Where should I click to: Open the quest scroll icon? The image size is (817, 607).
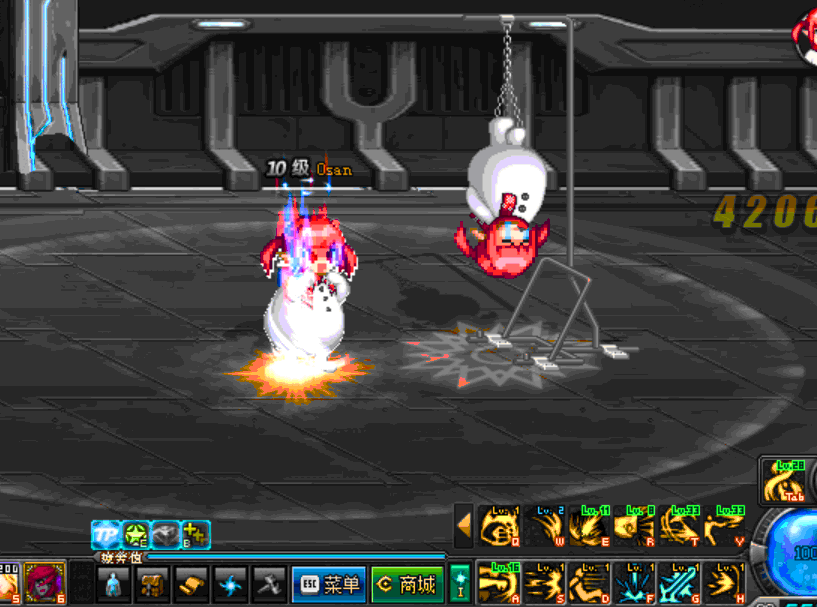click(192, 584)
